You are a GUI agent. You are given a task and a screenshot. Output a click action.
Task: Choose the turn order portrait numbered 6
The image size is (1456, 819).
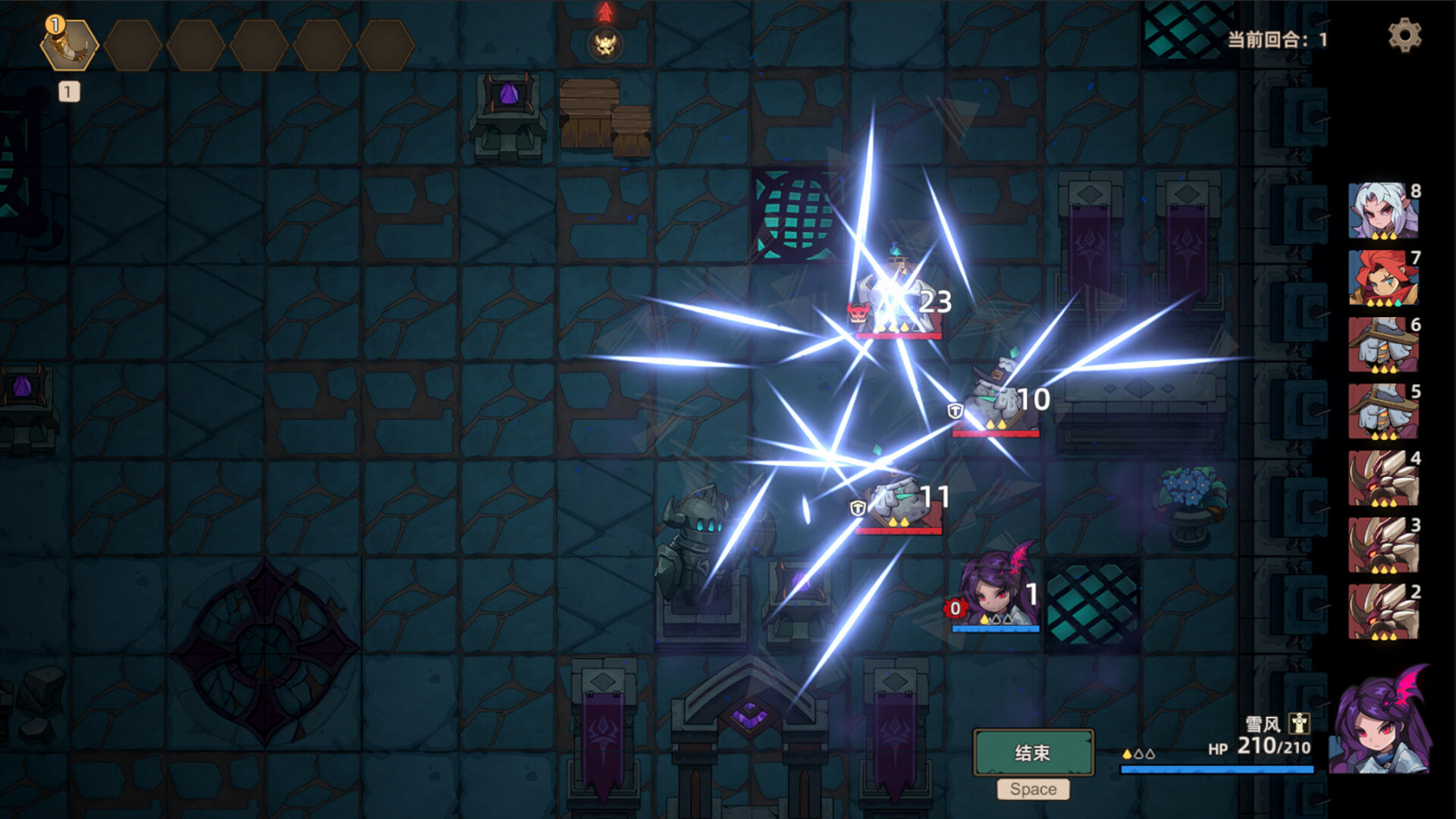pos(1382,345)
